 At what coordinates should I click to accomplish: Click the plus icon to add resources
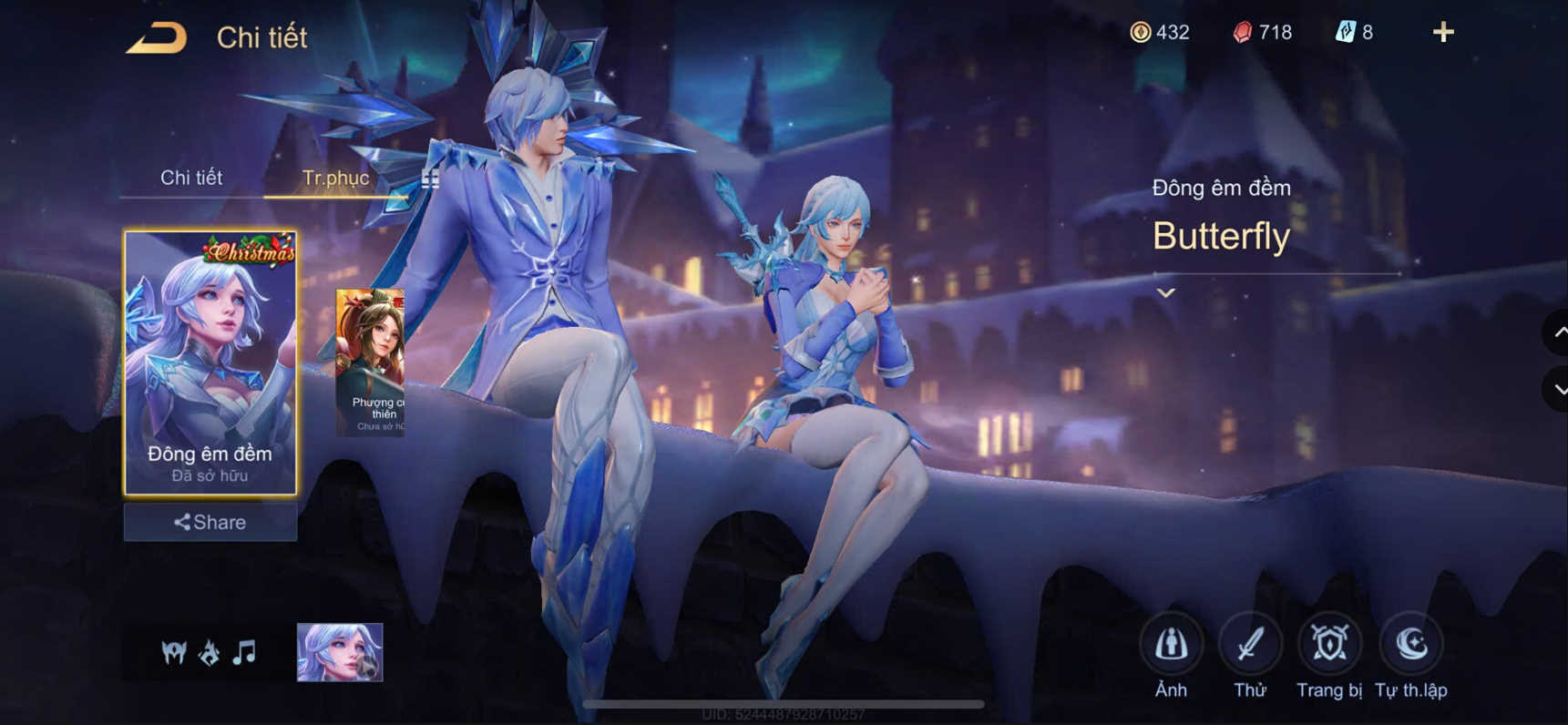1443,32
